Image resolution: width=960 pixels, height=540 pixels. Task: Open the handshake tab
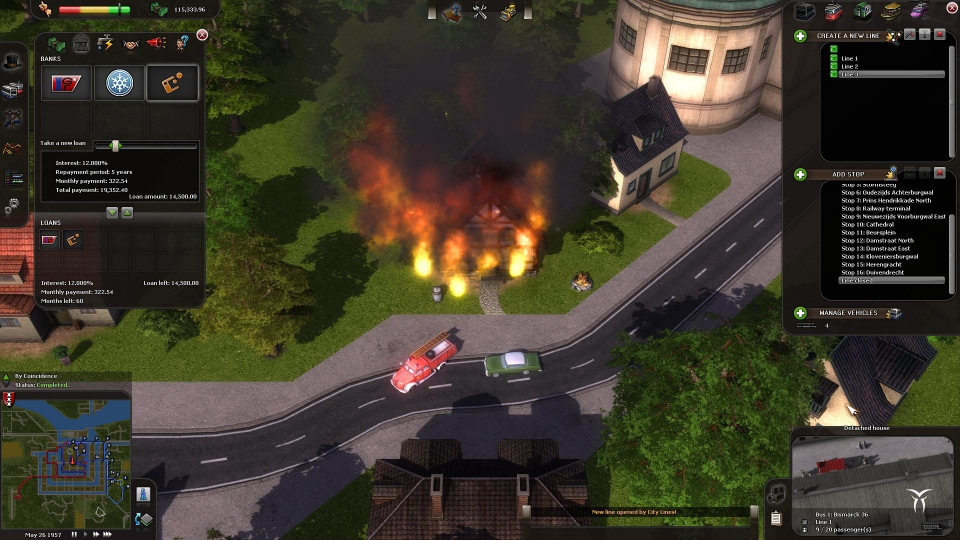point(131,43)
